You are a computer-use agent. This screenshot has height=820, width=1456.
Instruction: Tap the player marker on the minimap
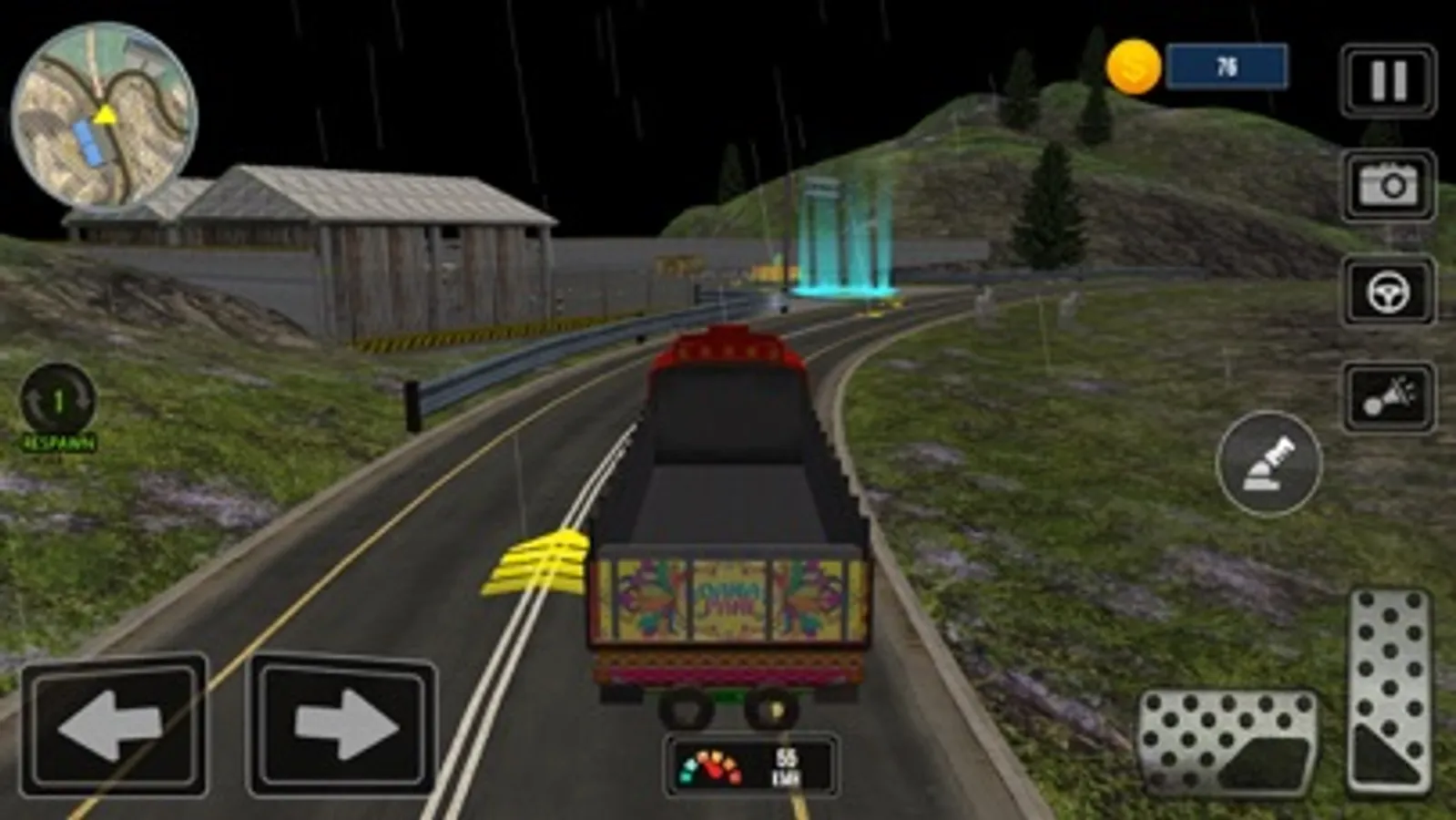pyautogui.click(x=103, y=117)
